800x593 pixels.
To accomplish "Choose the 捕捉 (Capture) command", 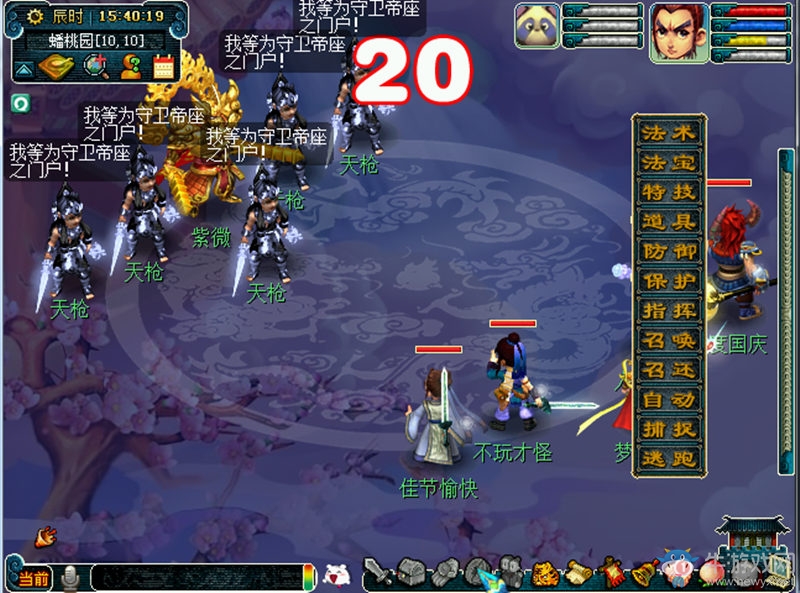I will click(x=669, y=430).
